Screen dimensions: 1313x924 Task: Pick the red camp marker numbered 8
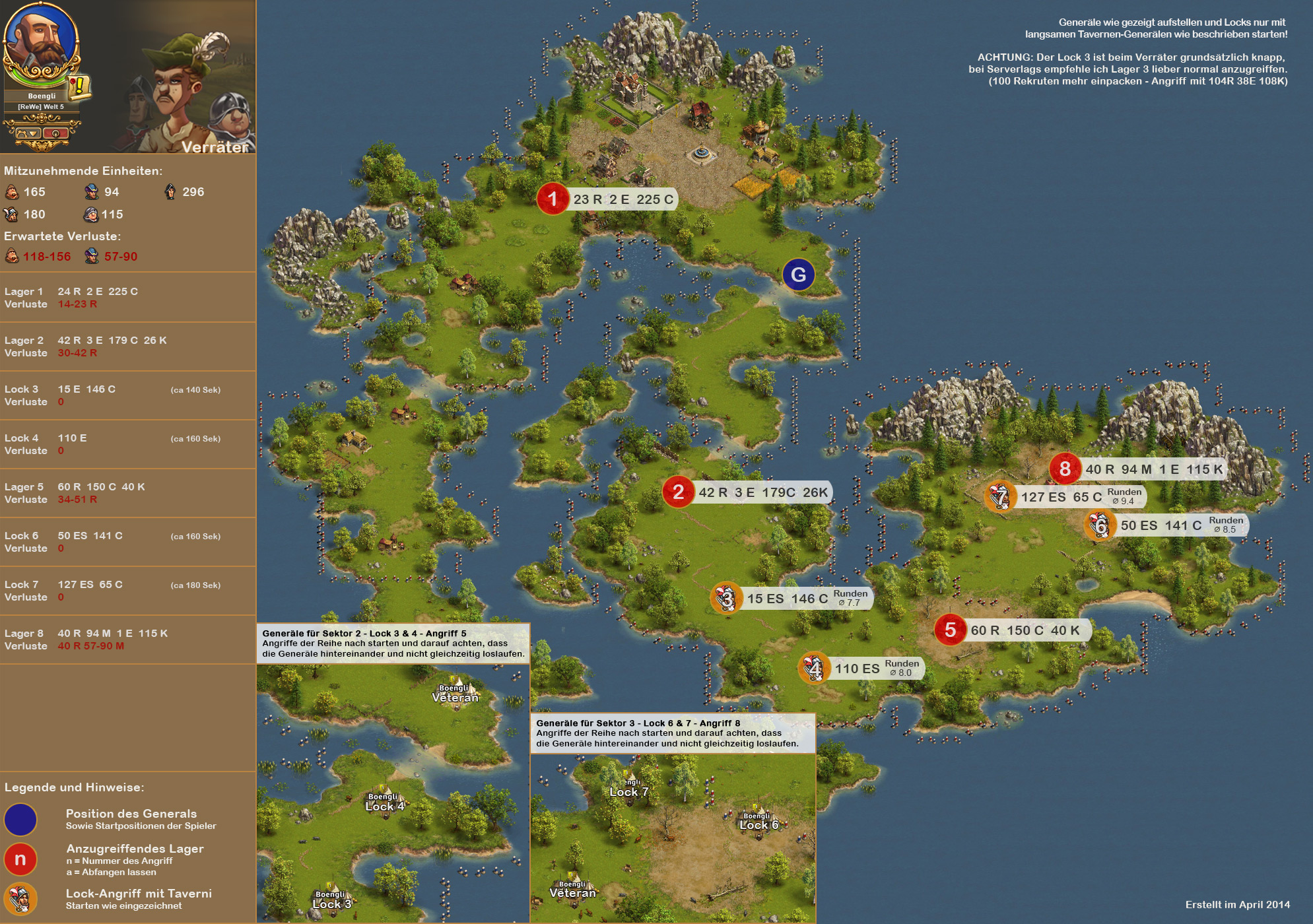tap(1065, 469)
